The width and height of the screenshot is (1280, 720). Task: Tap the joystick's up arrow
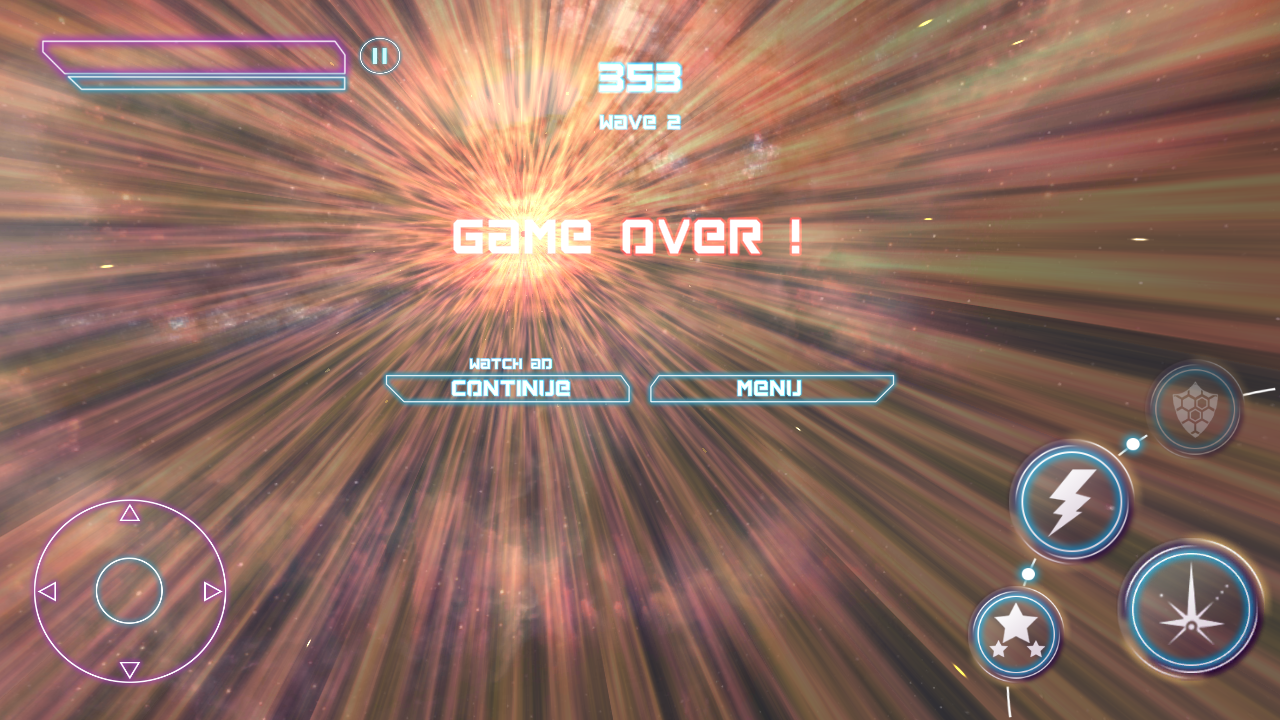coord(130,514)
